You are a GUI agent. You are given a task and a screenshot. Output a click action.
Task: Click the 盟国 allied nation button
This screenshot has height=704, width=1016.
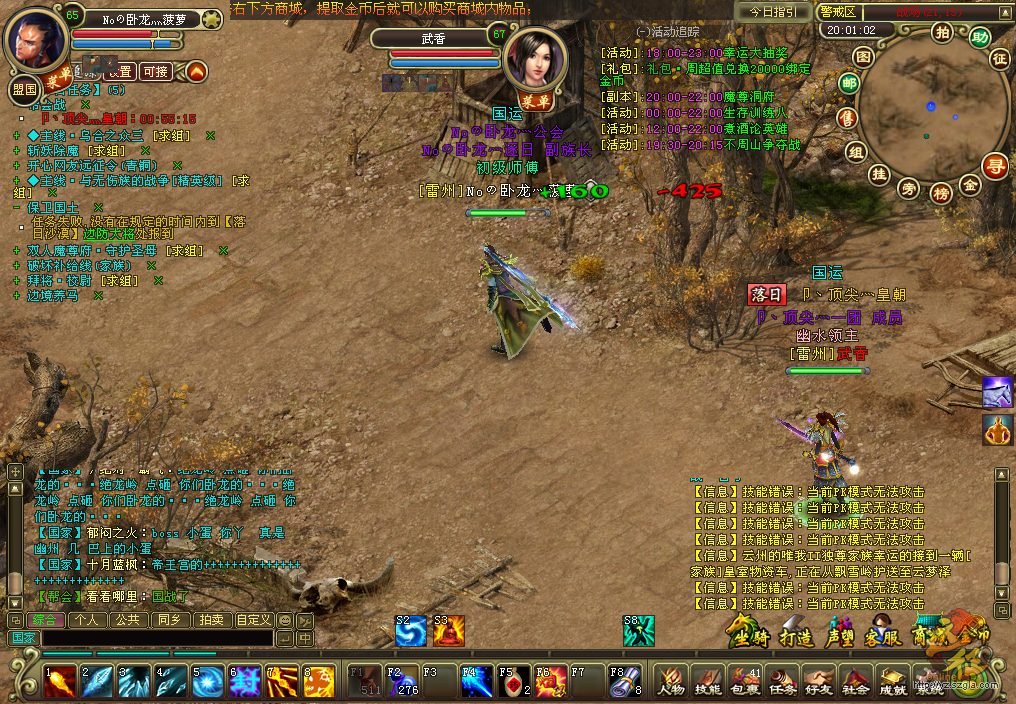click(22, 89)
